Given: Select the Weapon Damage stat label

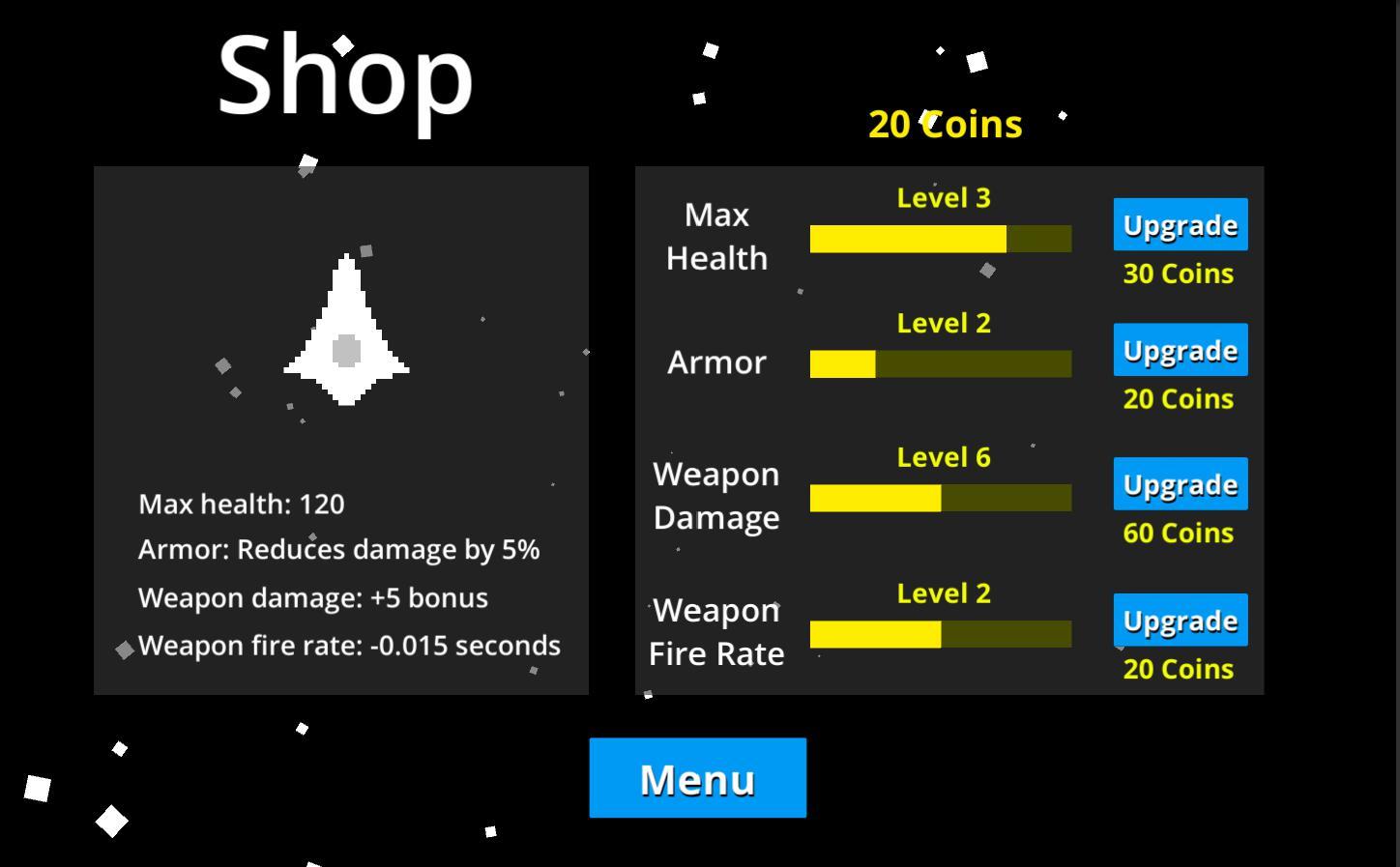Looking at the screenshot, I should (x=715, y=495).
